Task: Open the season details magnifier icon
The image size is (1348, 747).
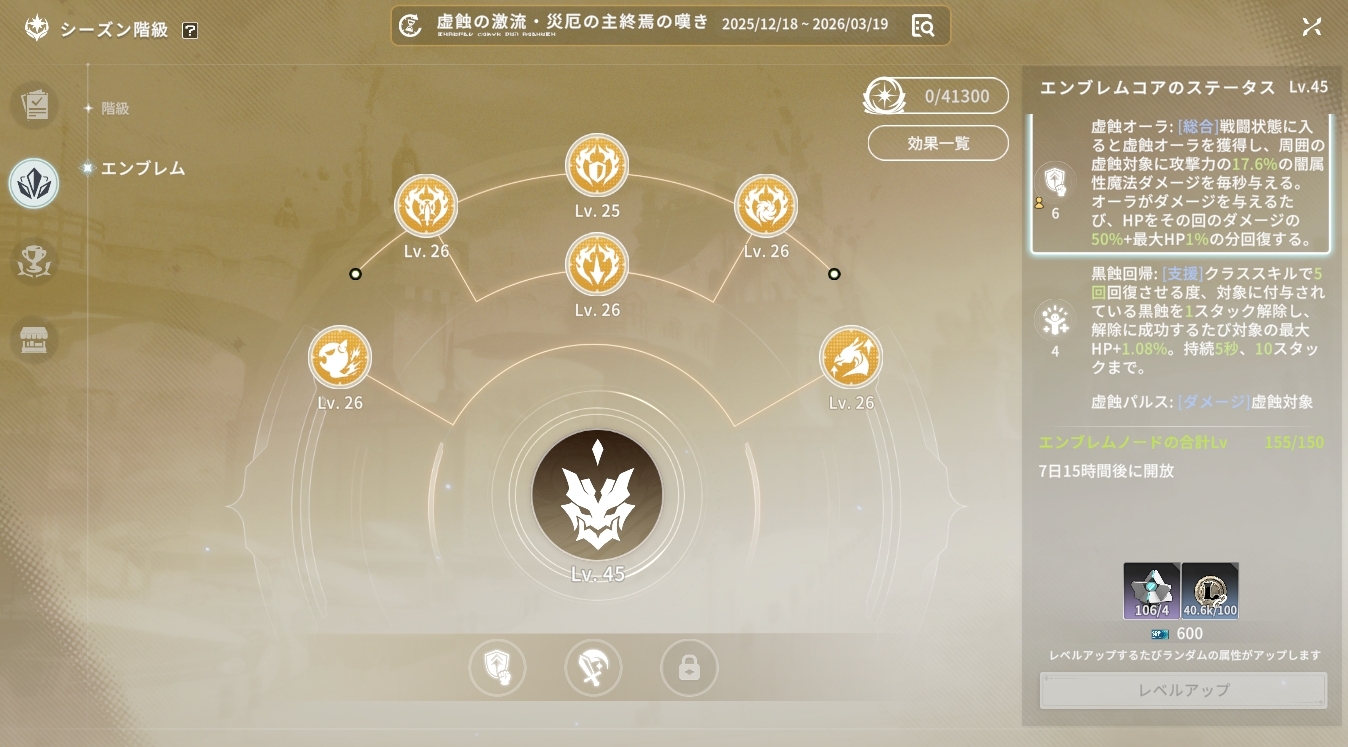Action: point(922,26)
